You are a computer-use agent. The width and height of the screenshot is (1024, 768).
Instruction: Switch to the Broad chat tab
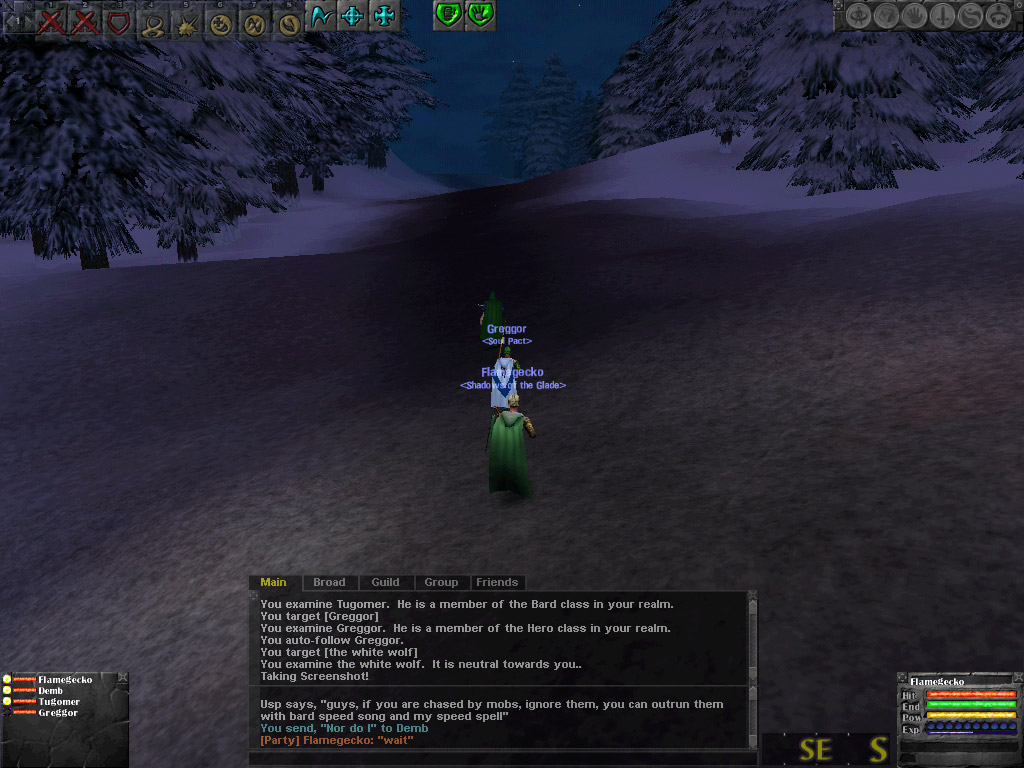(x=329, y=582)
